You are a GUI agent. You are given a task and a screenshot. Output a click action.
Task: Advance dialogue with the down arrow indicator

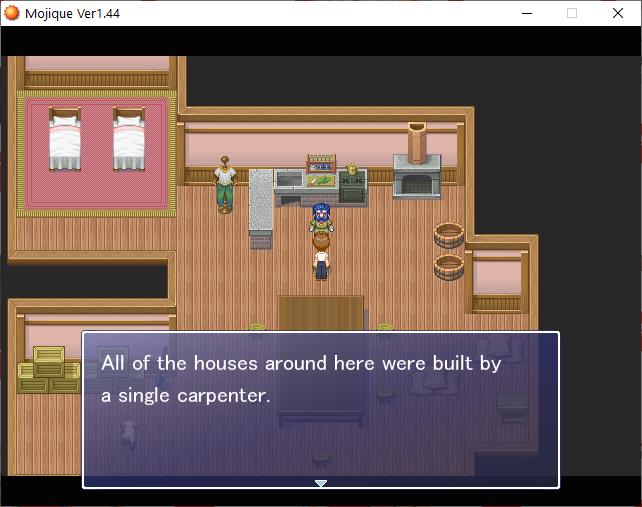(321, 483)
